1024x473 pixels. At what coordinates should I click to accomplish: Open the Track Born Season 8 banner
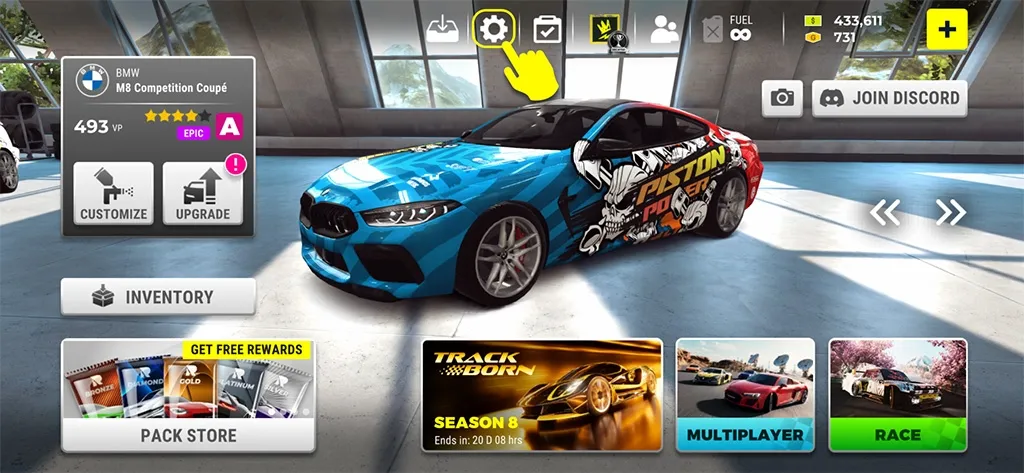click(x=542, y=395)
